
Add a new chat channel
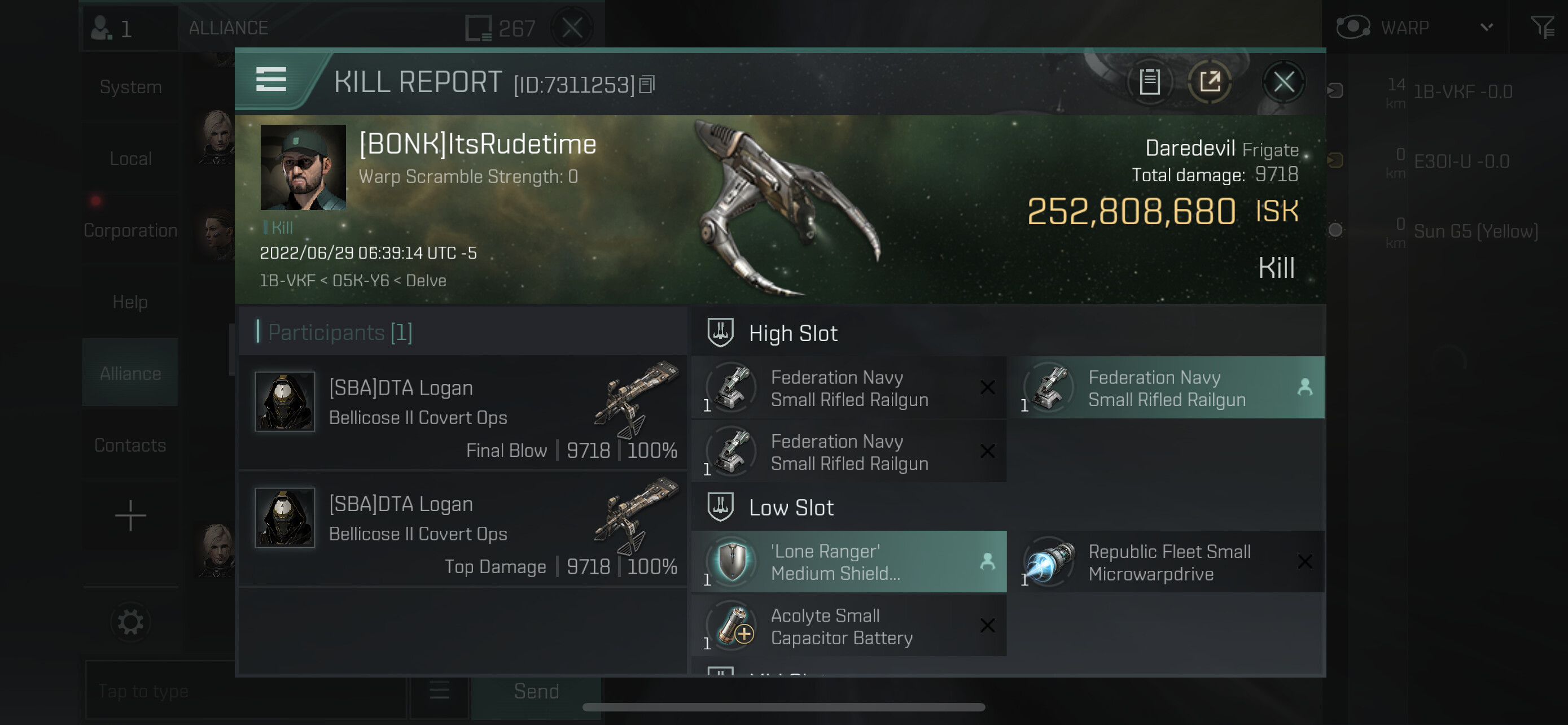pyautogui.click(x=130, y=516)
